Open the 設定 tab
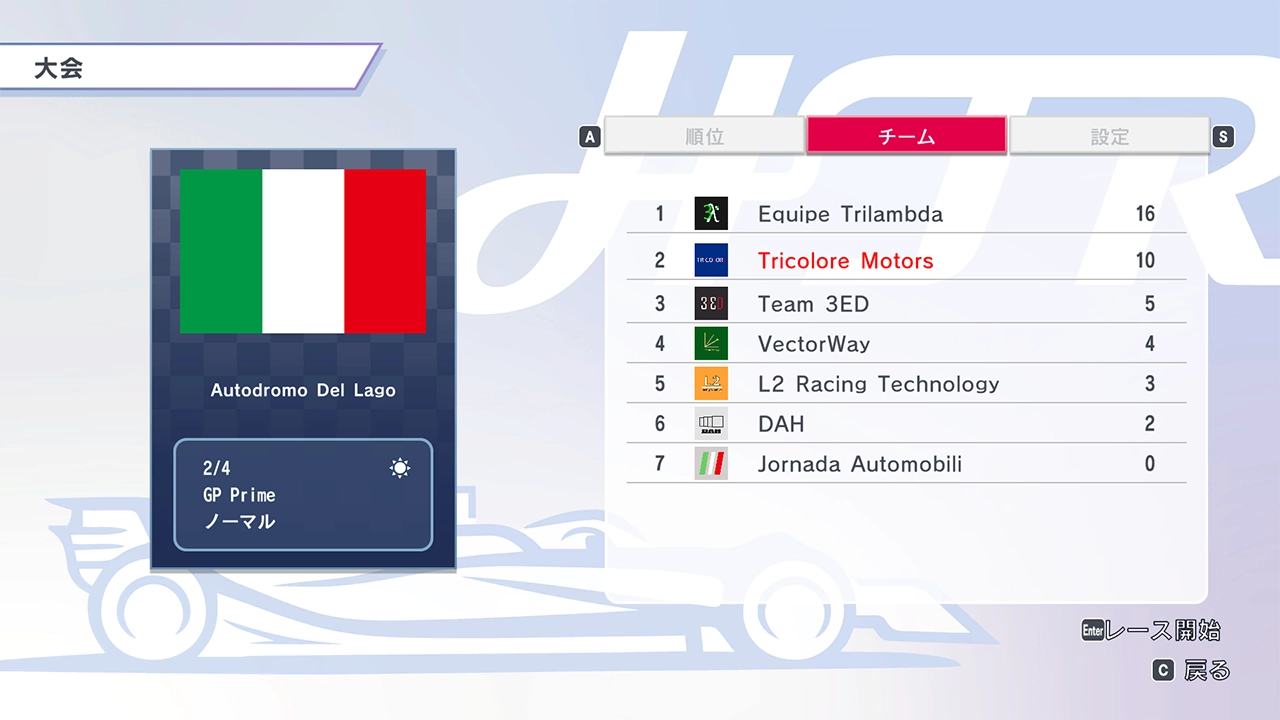Viewport: 1280px width, 720px height. 1109,136
